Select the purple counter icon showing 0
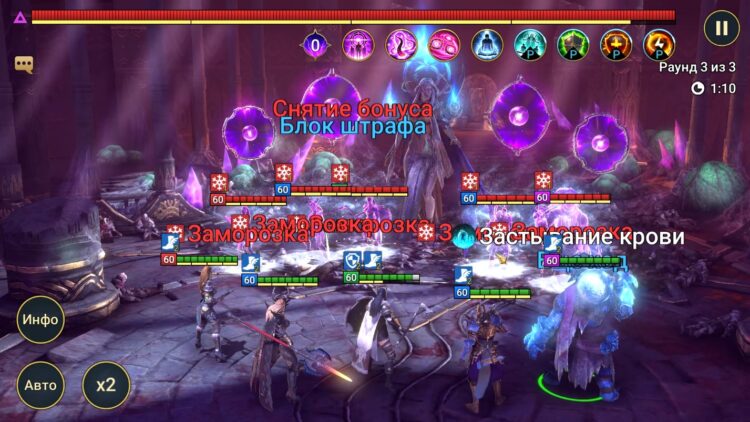The image size is (750, 422). 316,45
